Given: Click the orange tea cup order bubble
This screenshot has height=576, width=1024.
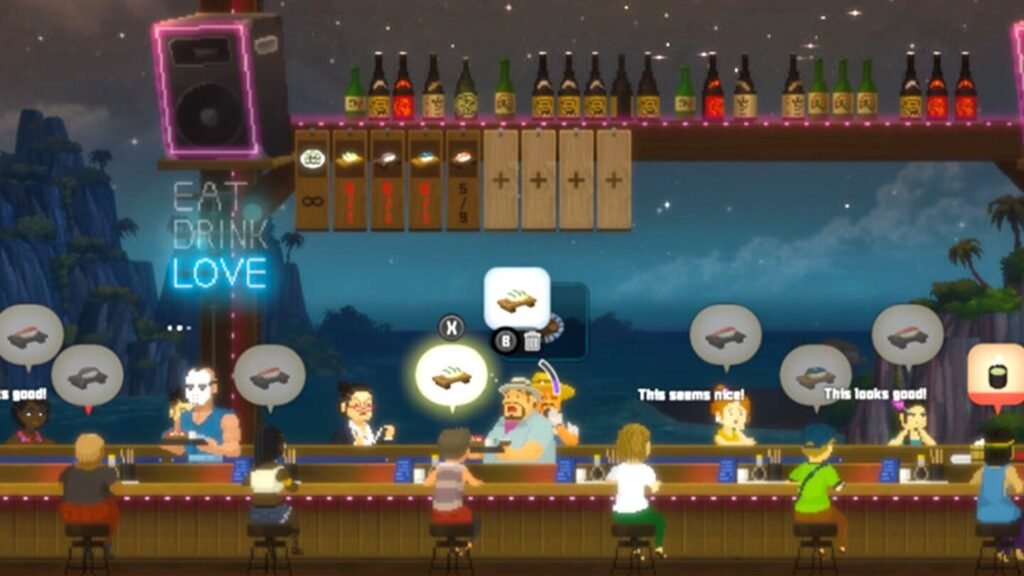Looking at the screenshot, I should (996, 374).
